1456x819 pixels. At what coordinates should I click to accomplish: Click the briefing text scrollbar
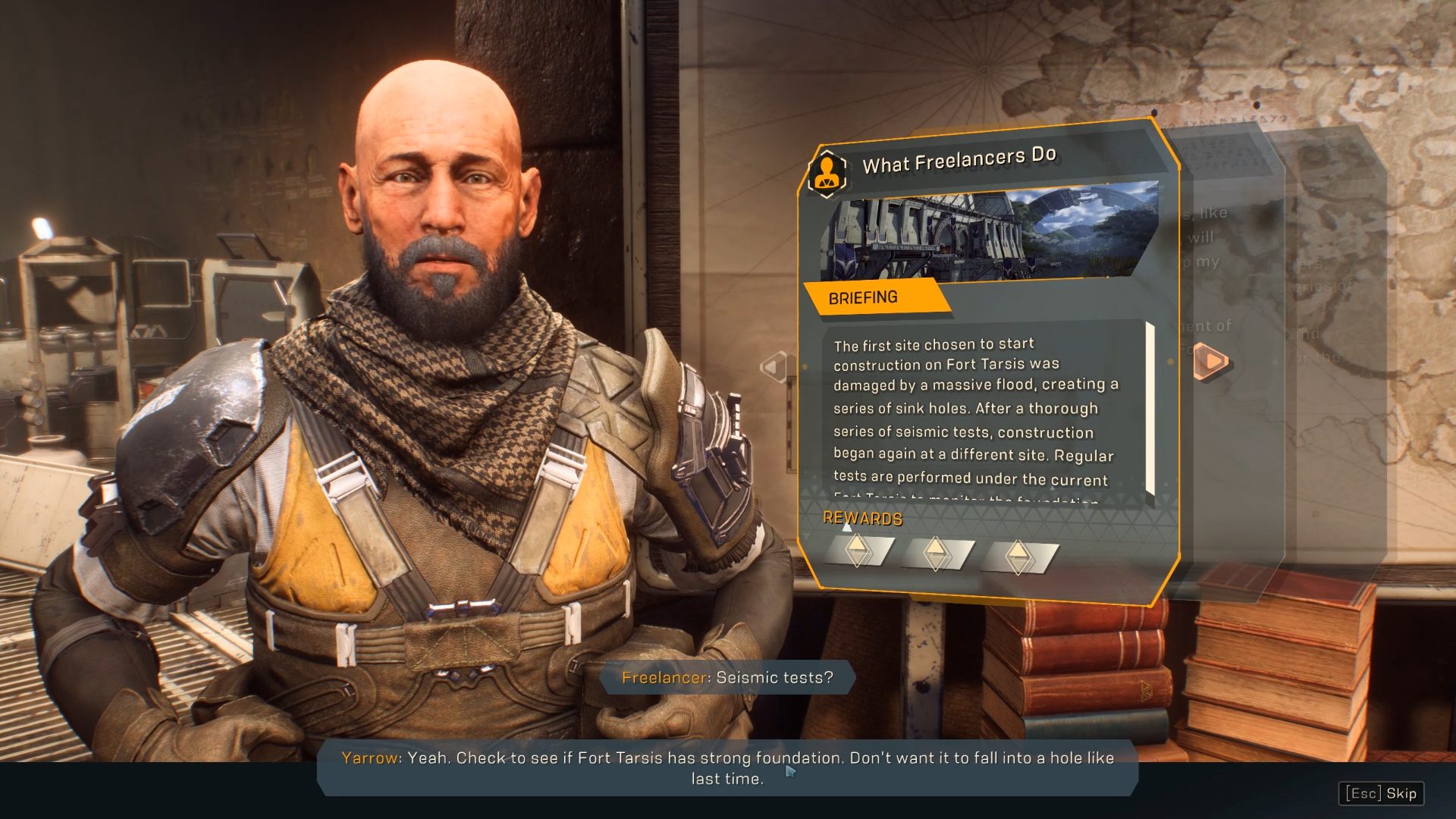coord(1150,409)
